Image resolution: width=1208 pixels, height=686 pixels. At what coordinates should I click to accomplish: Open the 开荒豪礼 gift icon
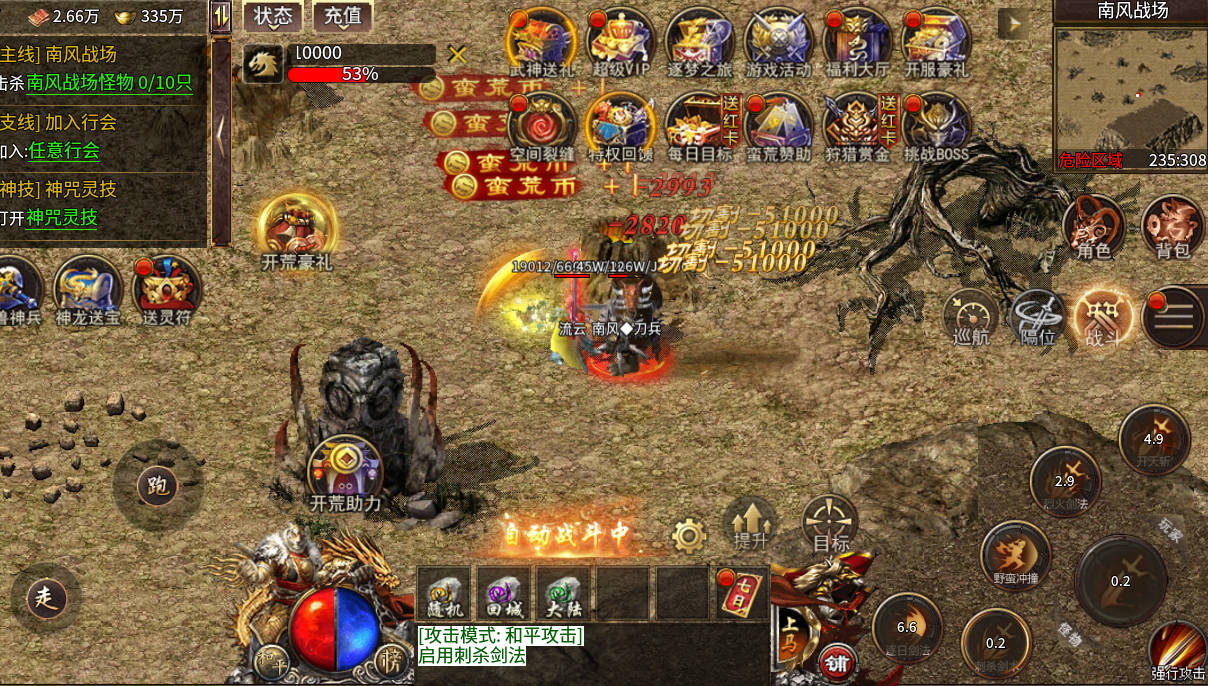[296, 232]
